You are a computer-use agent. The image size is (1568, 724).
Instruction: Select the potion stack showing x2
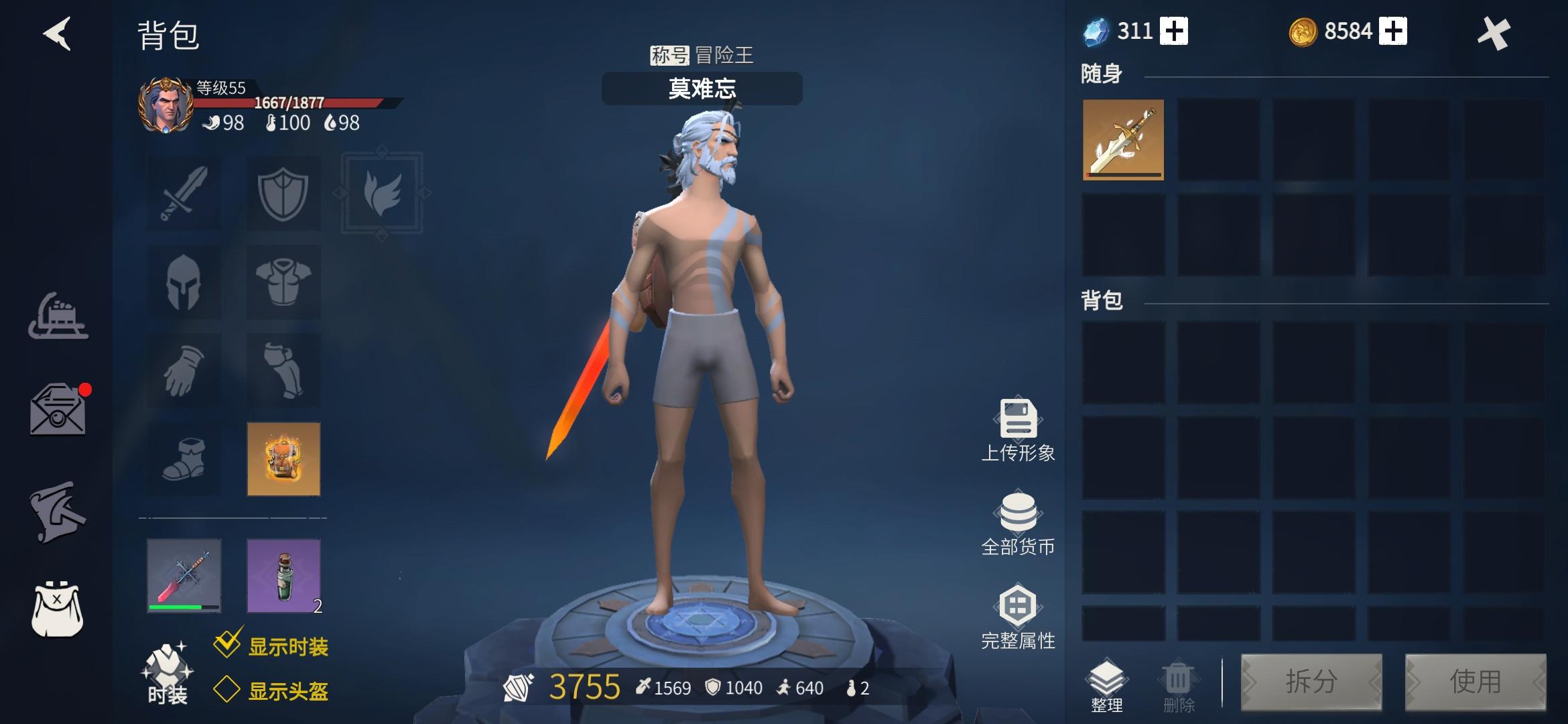coord(283,575)
